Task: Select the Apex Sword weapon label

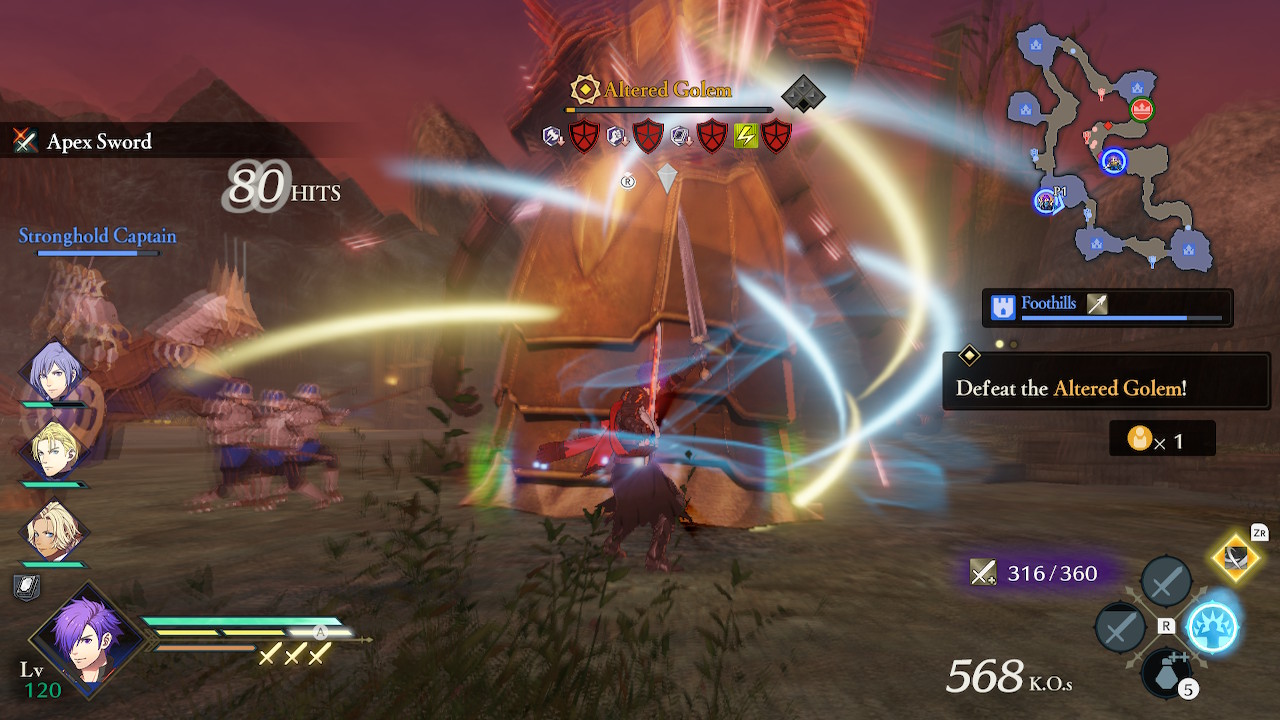Action: [98, 142]
